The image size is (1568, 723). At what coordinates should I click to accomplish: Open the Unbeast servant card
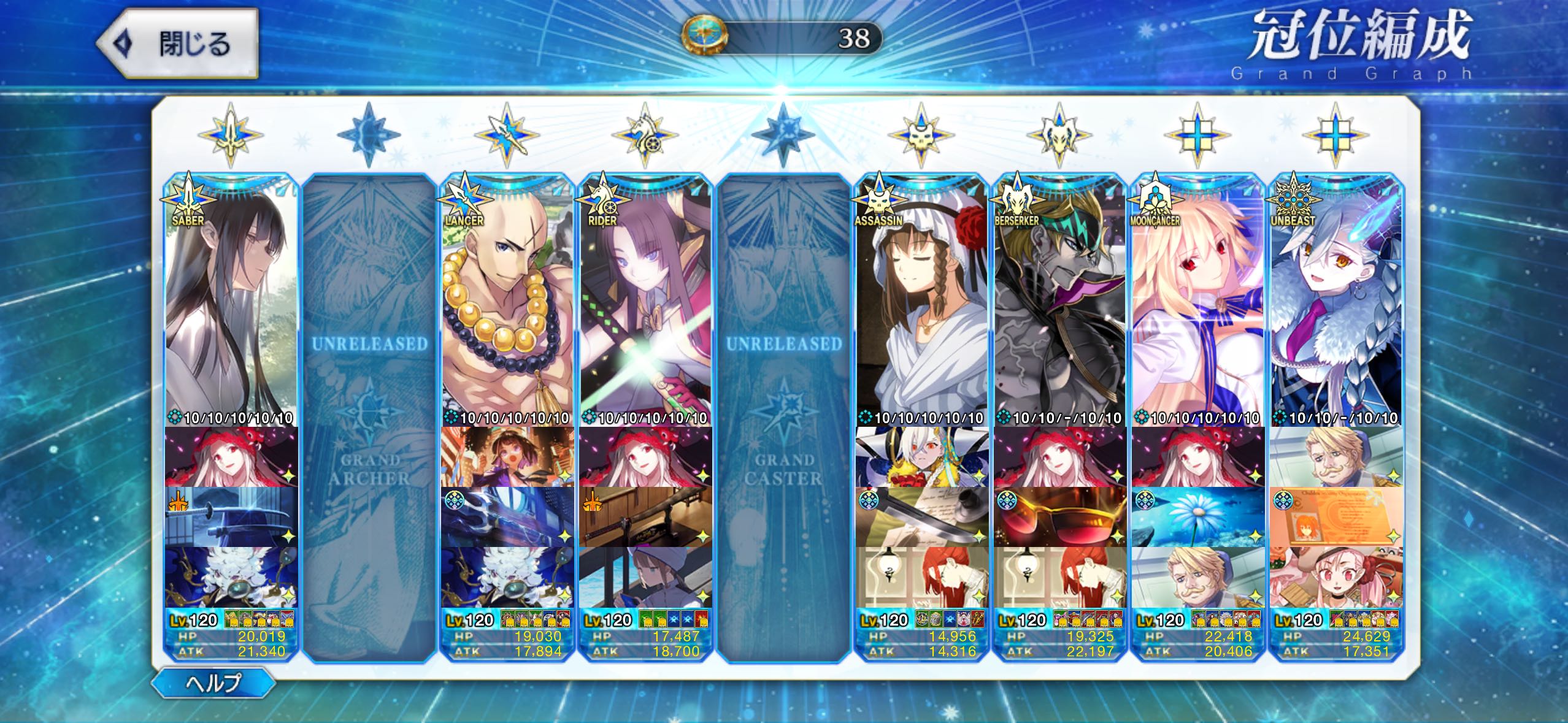(x=1336, y=300)
